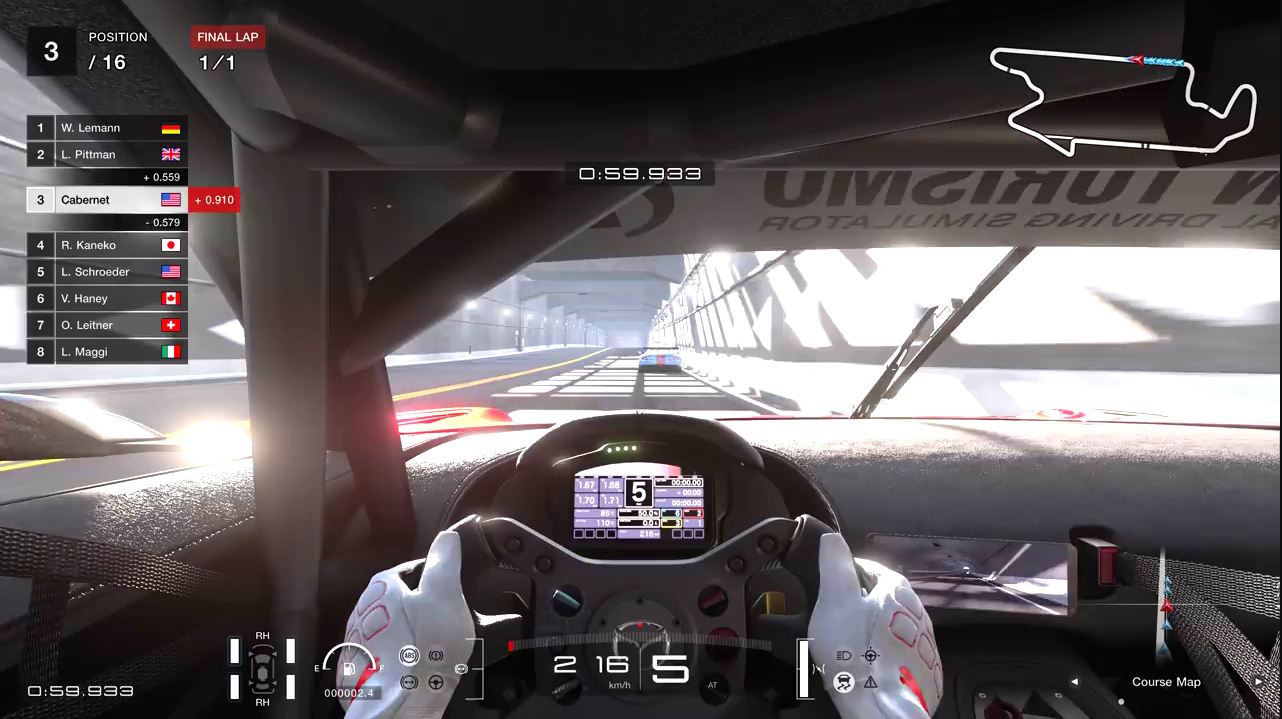
Task: Select W. Lemann in the standings list
Action: coord(106,128)
